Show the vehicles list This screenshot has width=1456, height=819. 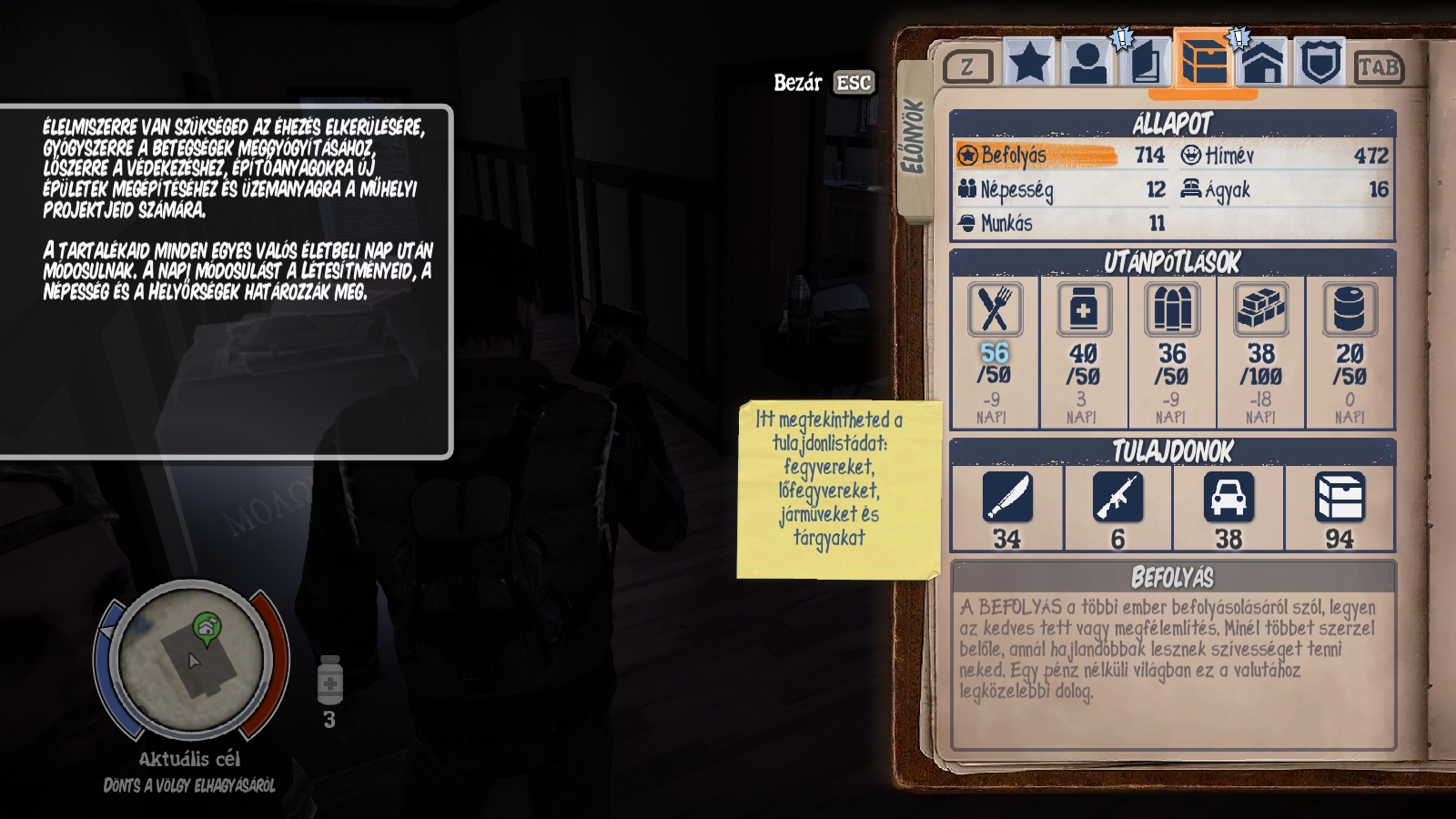point(1228,510)
